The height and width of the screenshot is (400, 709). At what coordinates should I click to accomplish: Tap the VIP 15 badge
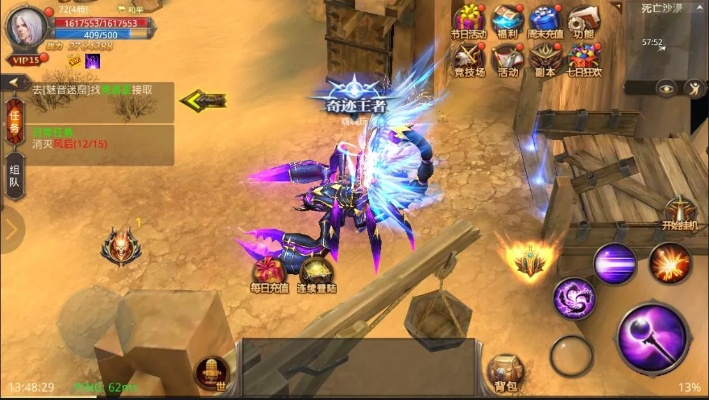pyautogui.click(x=26, y=60)
